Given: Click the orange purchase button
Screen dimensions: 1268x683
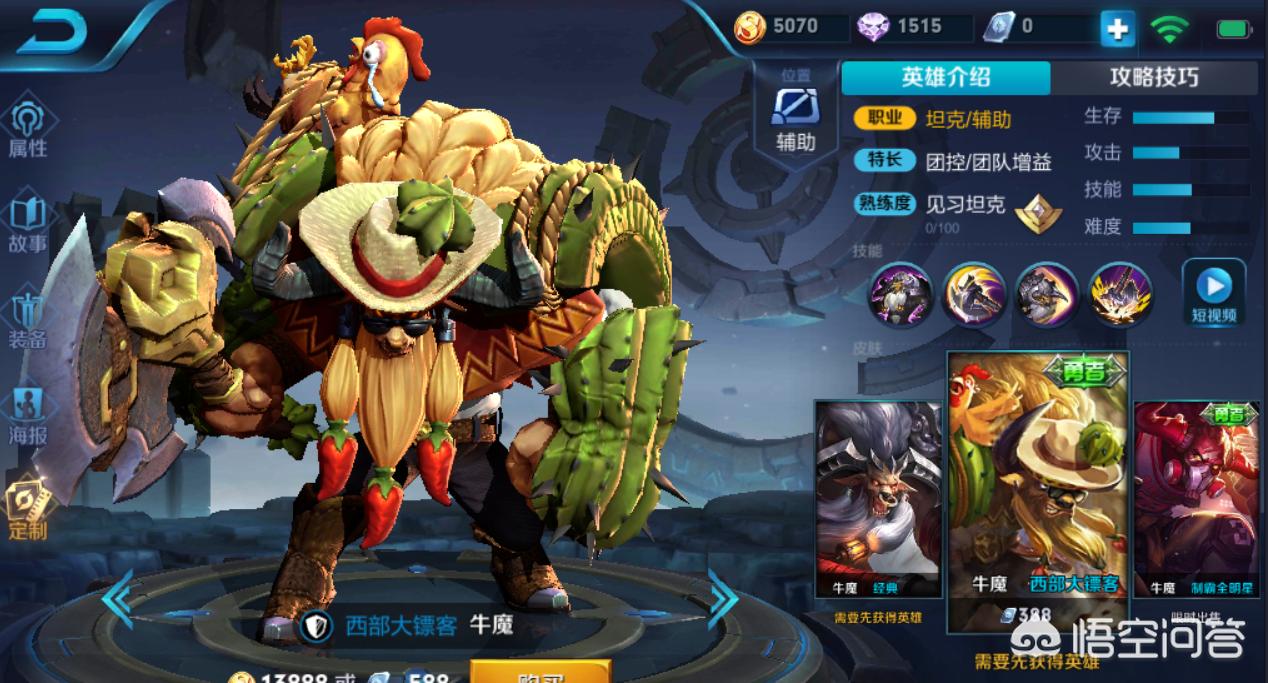Looking at the screenshot, I should coord(540,674).
